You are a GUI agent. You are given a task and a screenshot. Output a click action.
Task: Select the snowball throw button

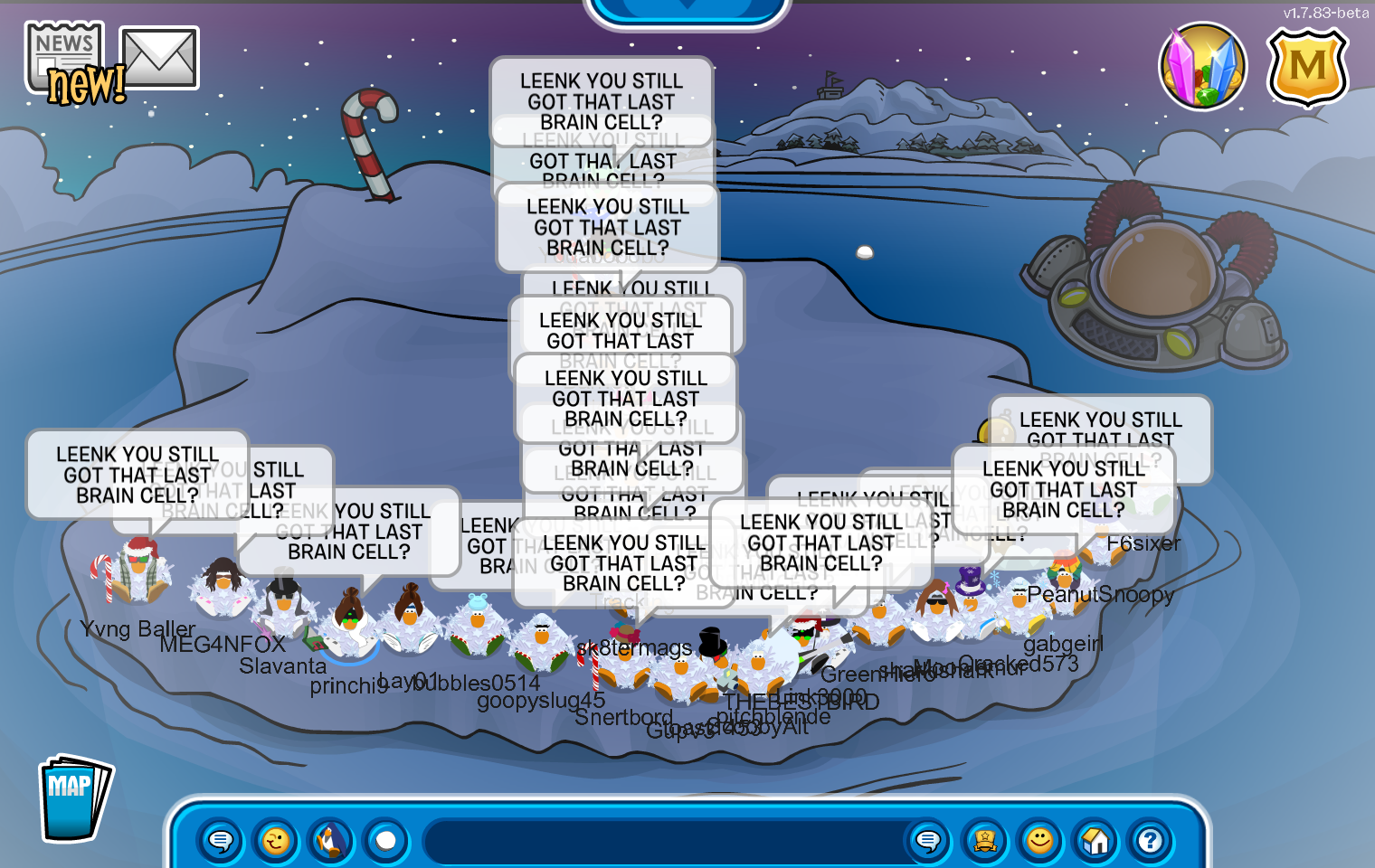pos(386,841)
